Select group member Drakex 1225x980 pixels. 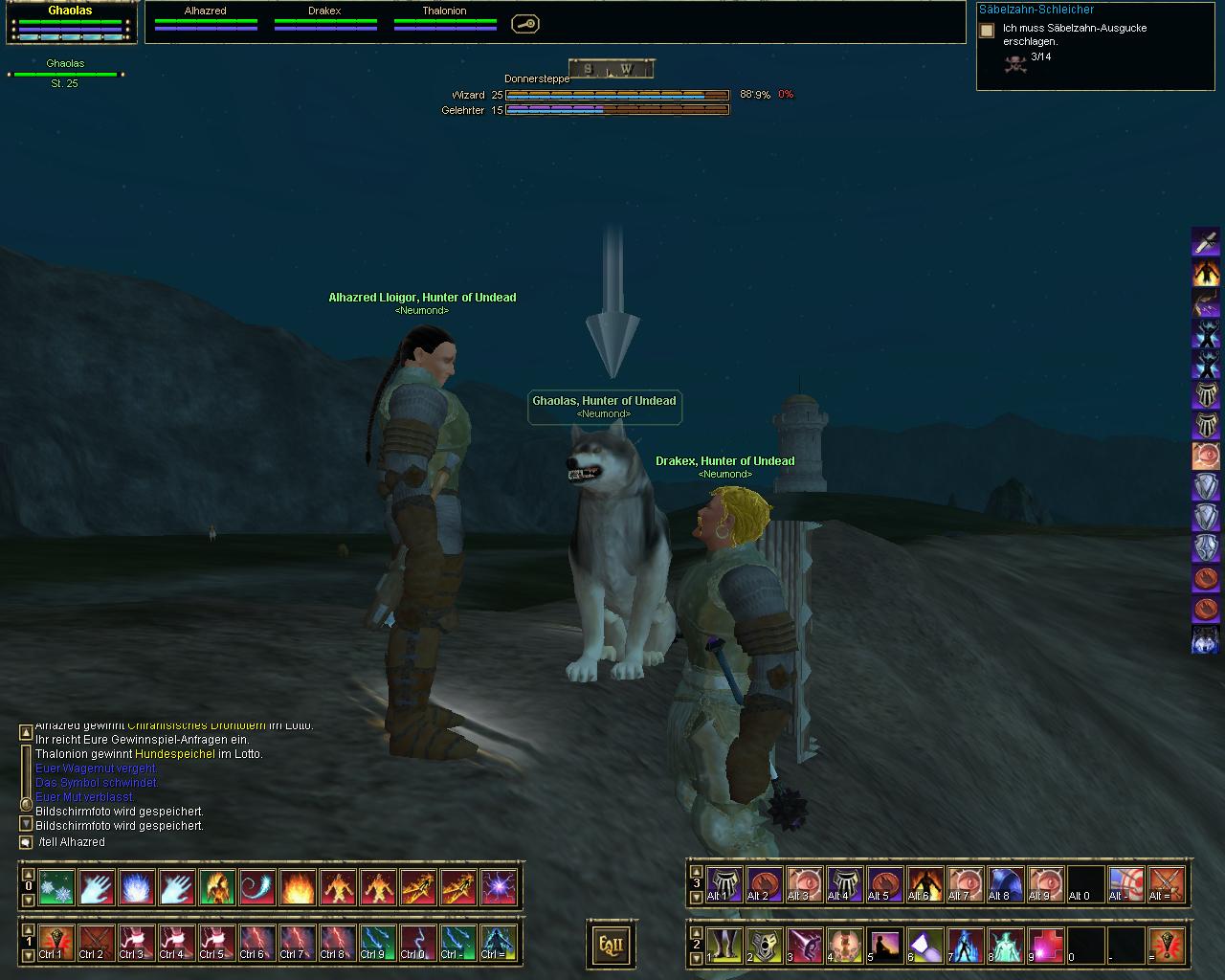coord(325,17)
